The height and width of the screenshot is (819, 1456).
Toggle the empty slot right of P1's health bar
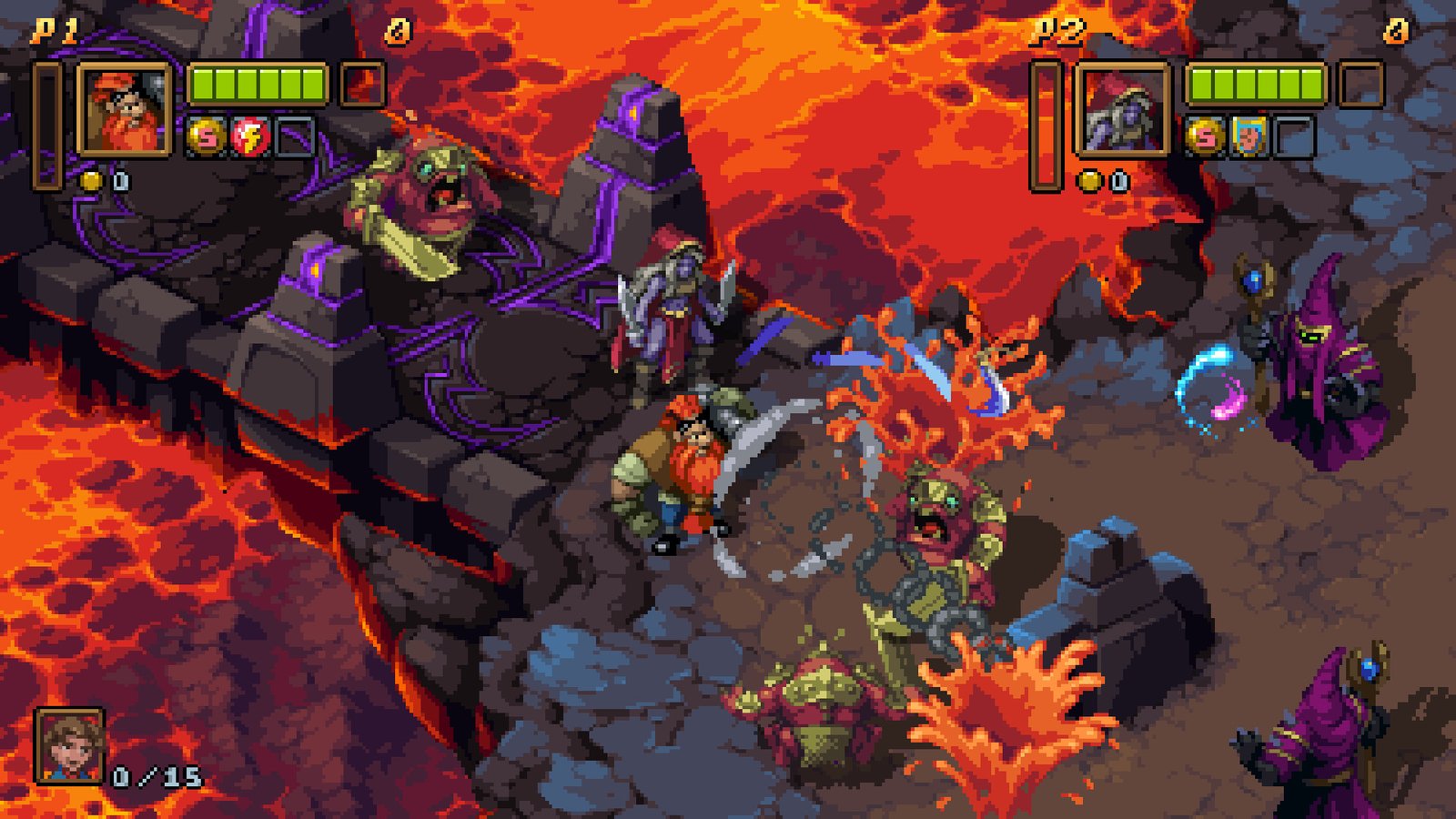(x=363, y=84)
